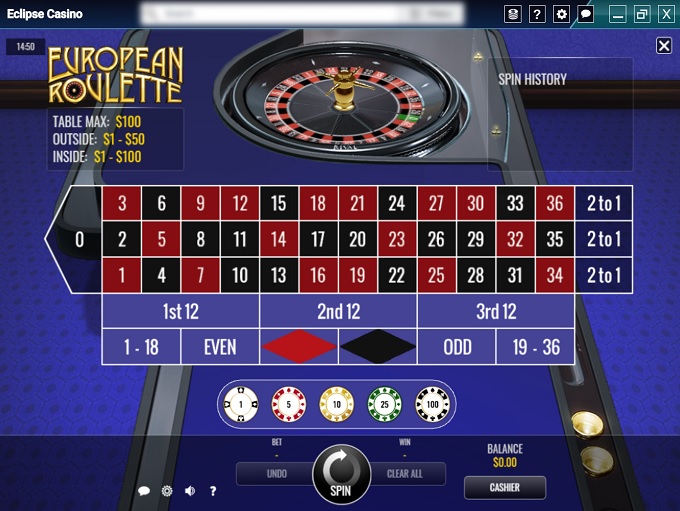This screenshot has width=680, height=511.
Task: Bet on 19 - 36 high numbers
Action: click(x=535, y=346)
